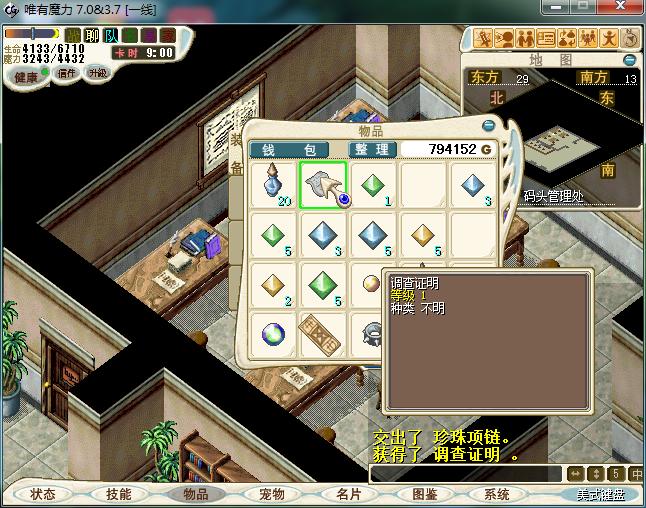
Task: Select the green-highlighted survey certificate item
Action: (323, 185)
